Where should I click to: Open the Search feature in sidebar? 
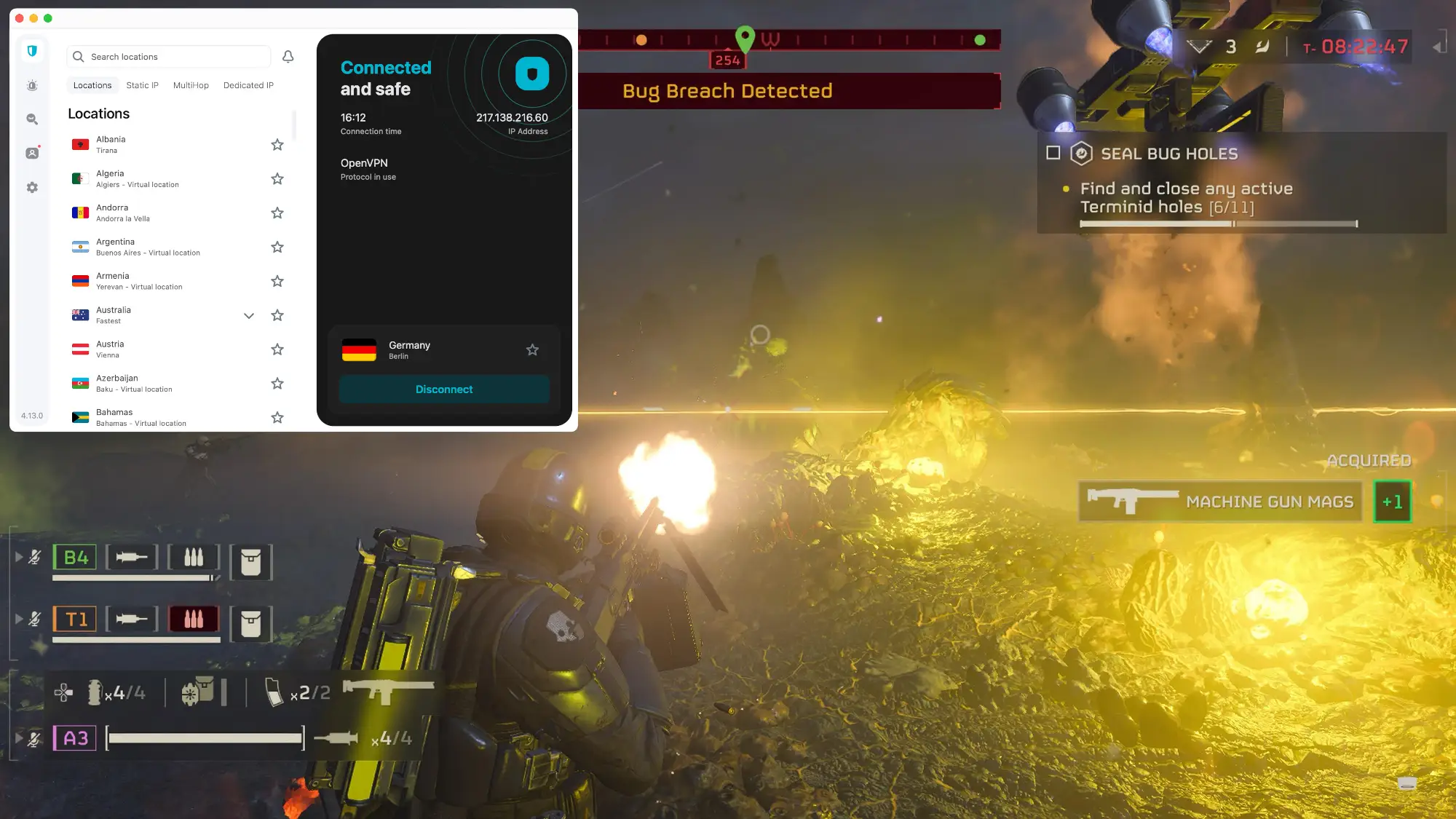[31, 119]
